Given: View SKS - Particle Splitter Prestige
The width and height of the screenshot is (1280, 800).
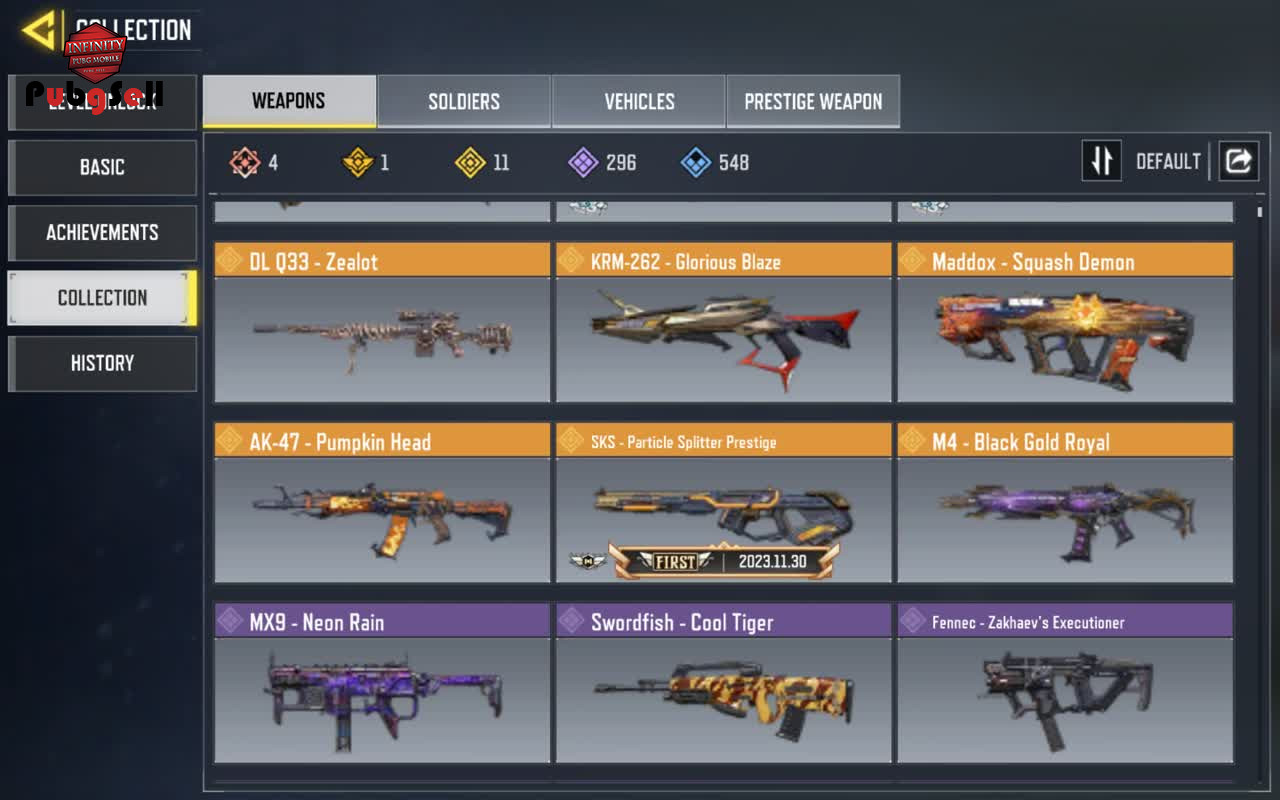Looking at the screenshot, I should (x=723, y=503).
